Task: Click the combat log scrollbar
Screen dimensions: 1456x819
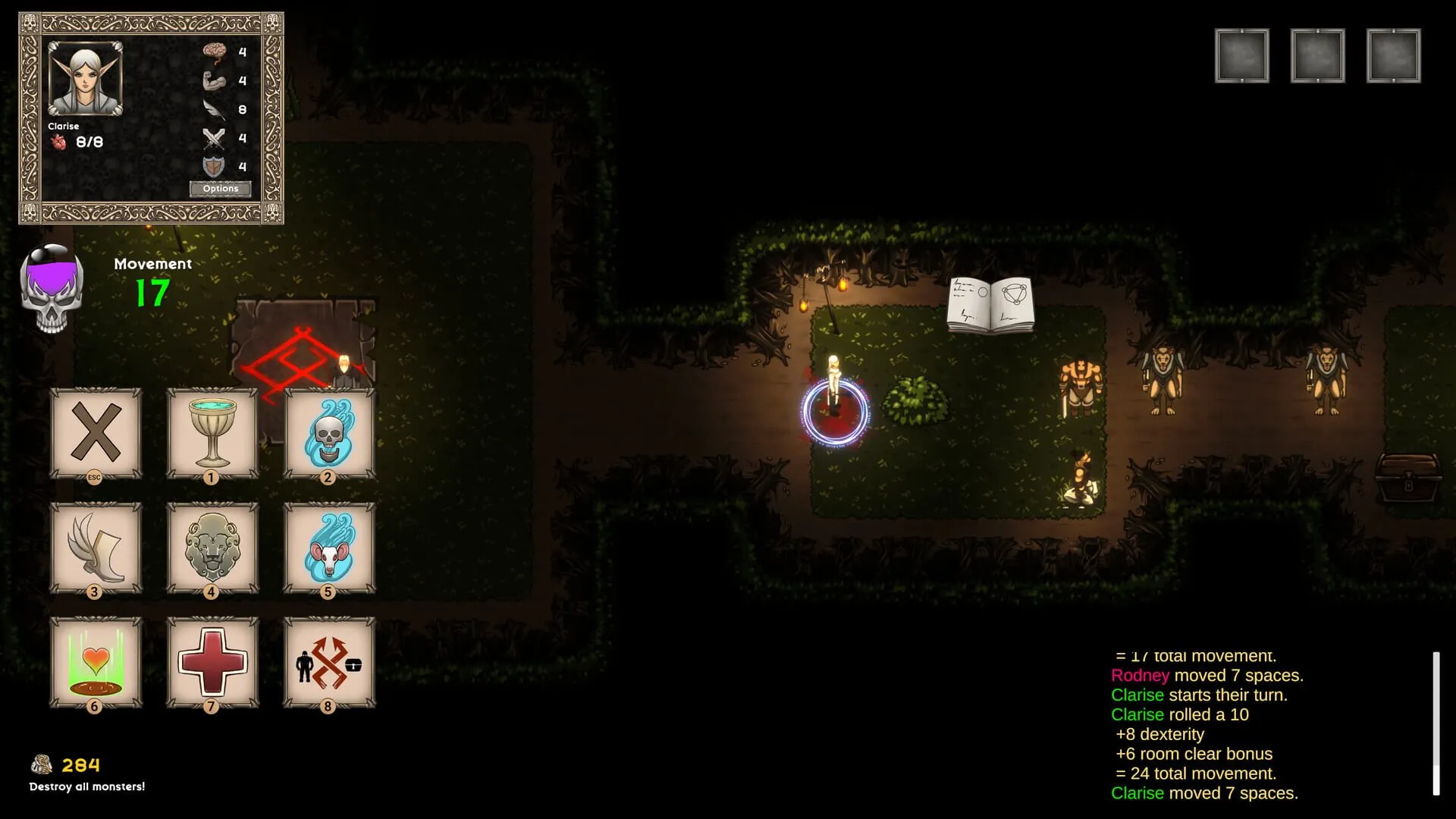Action: (x=1436, y=723)
